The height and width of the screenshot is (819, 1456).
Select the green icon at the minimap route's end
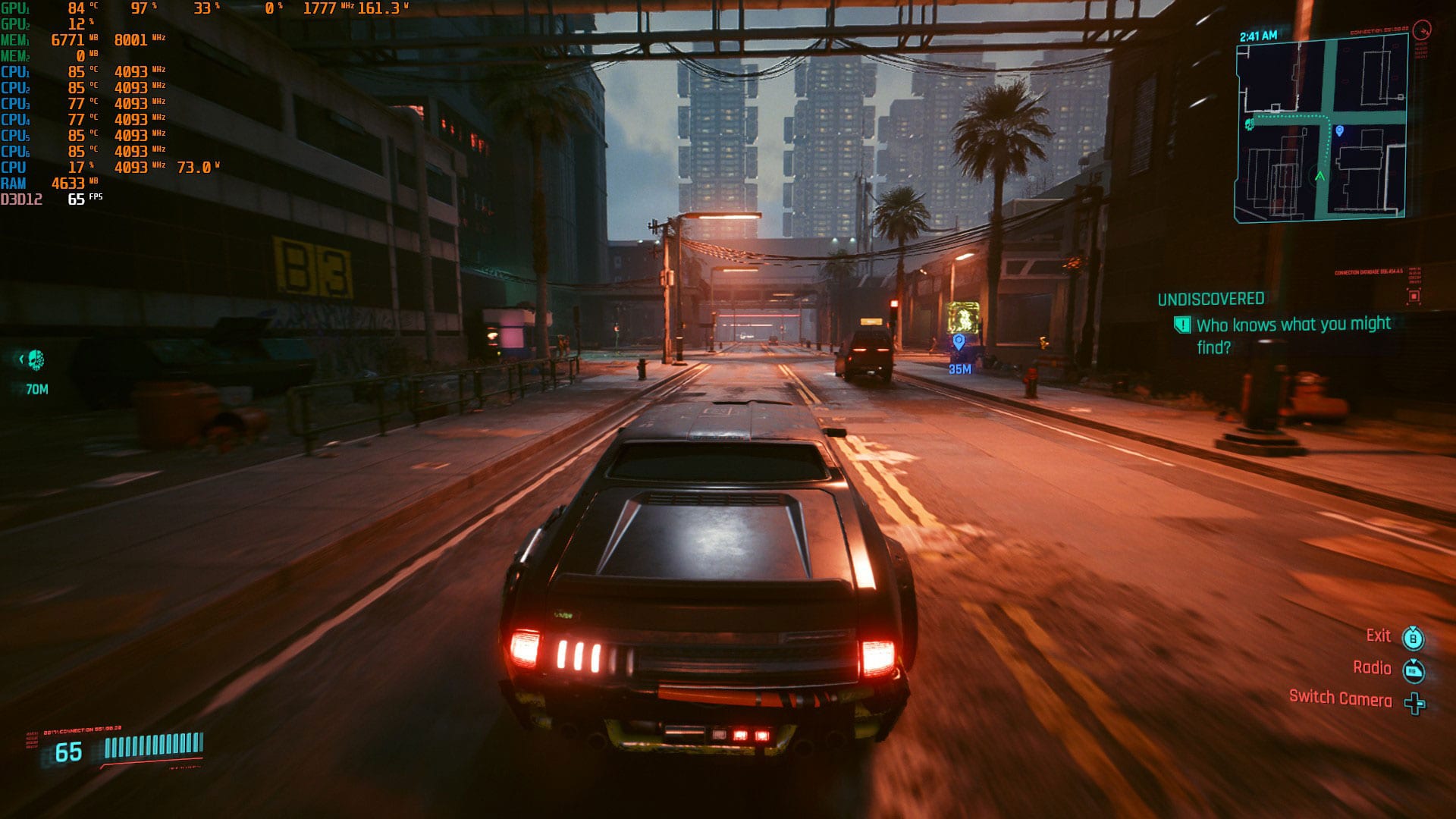click(x=1249, y=124)
